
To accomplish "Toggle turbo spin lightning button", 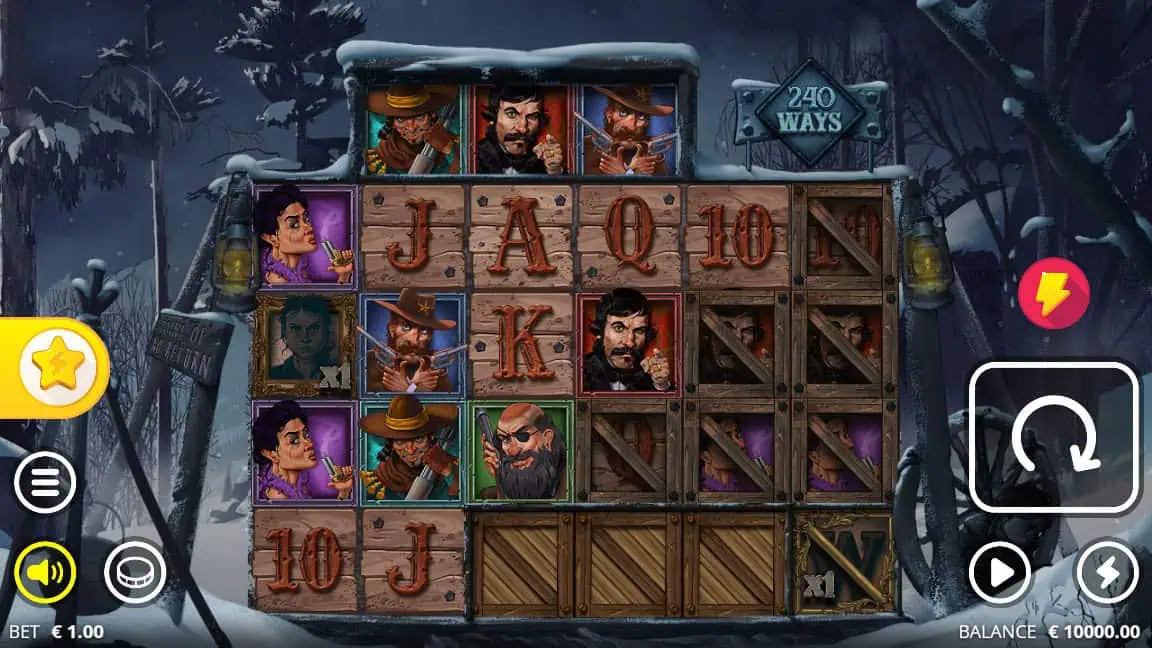I will tap(1107, 573).
